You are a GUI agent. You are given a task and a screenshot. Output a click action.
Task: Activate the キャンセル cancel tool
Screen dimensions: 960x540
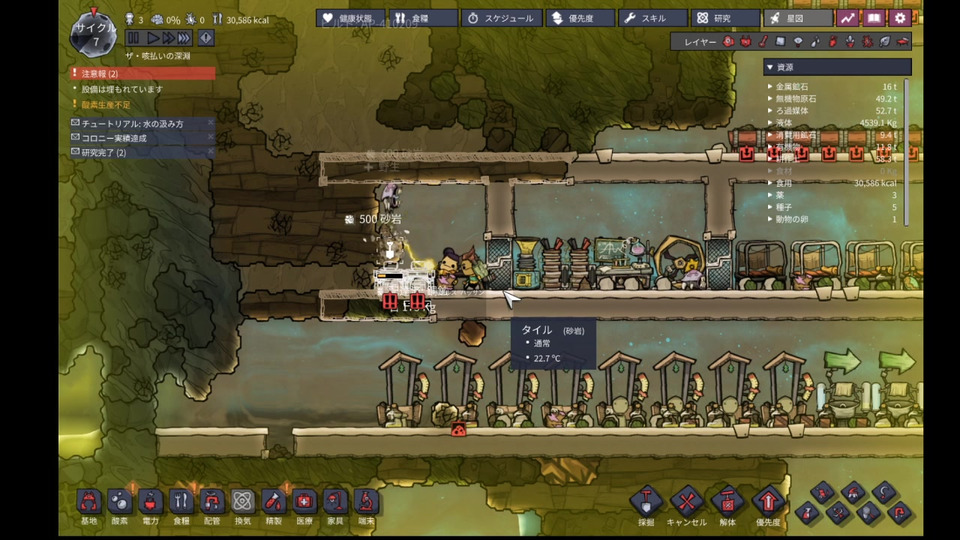click(x=686, y=502)
